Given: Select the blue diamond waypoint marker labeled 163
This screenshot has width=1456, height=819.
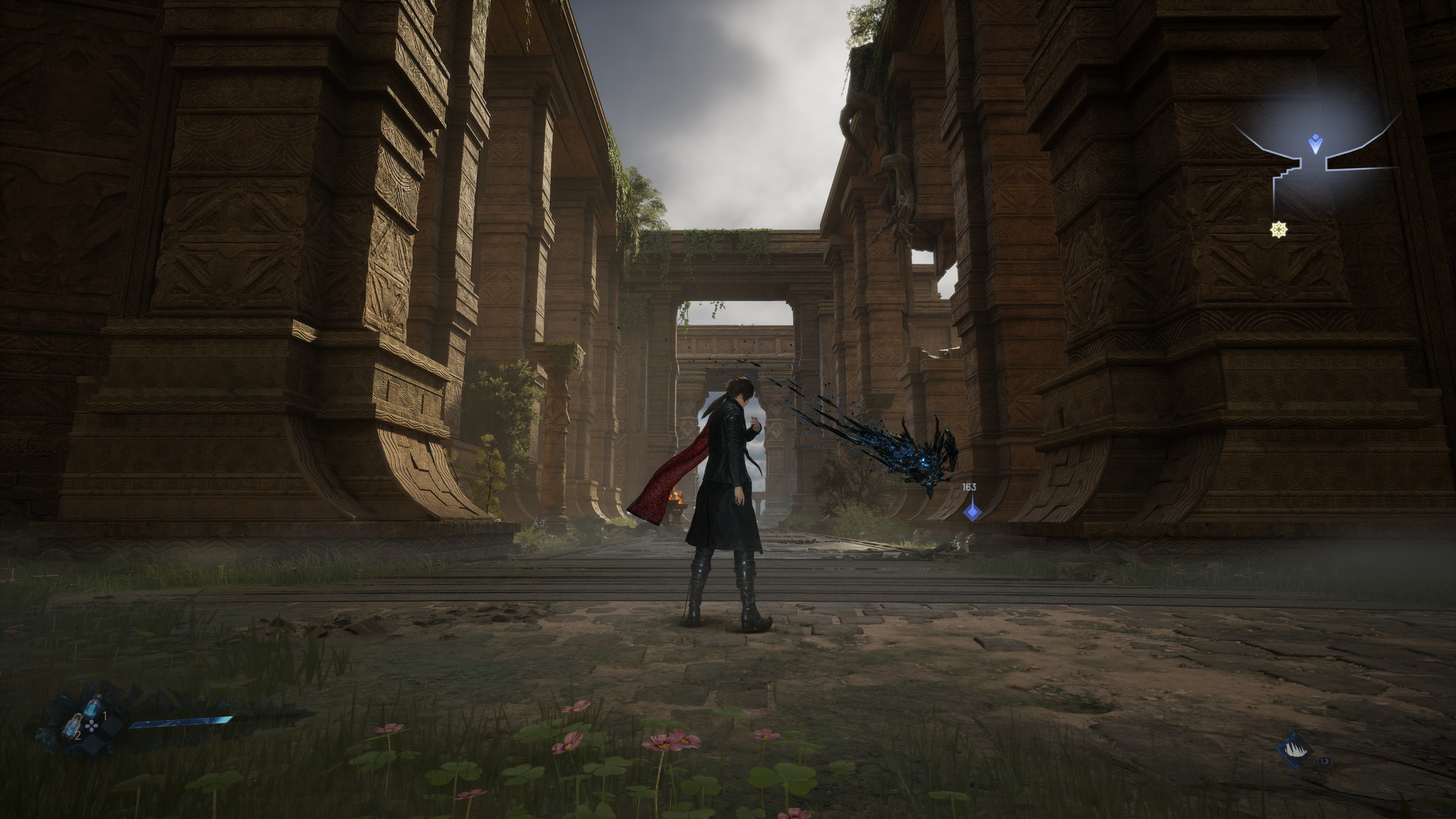Looking at the screenshot, I should (971, 510).
